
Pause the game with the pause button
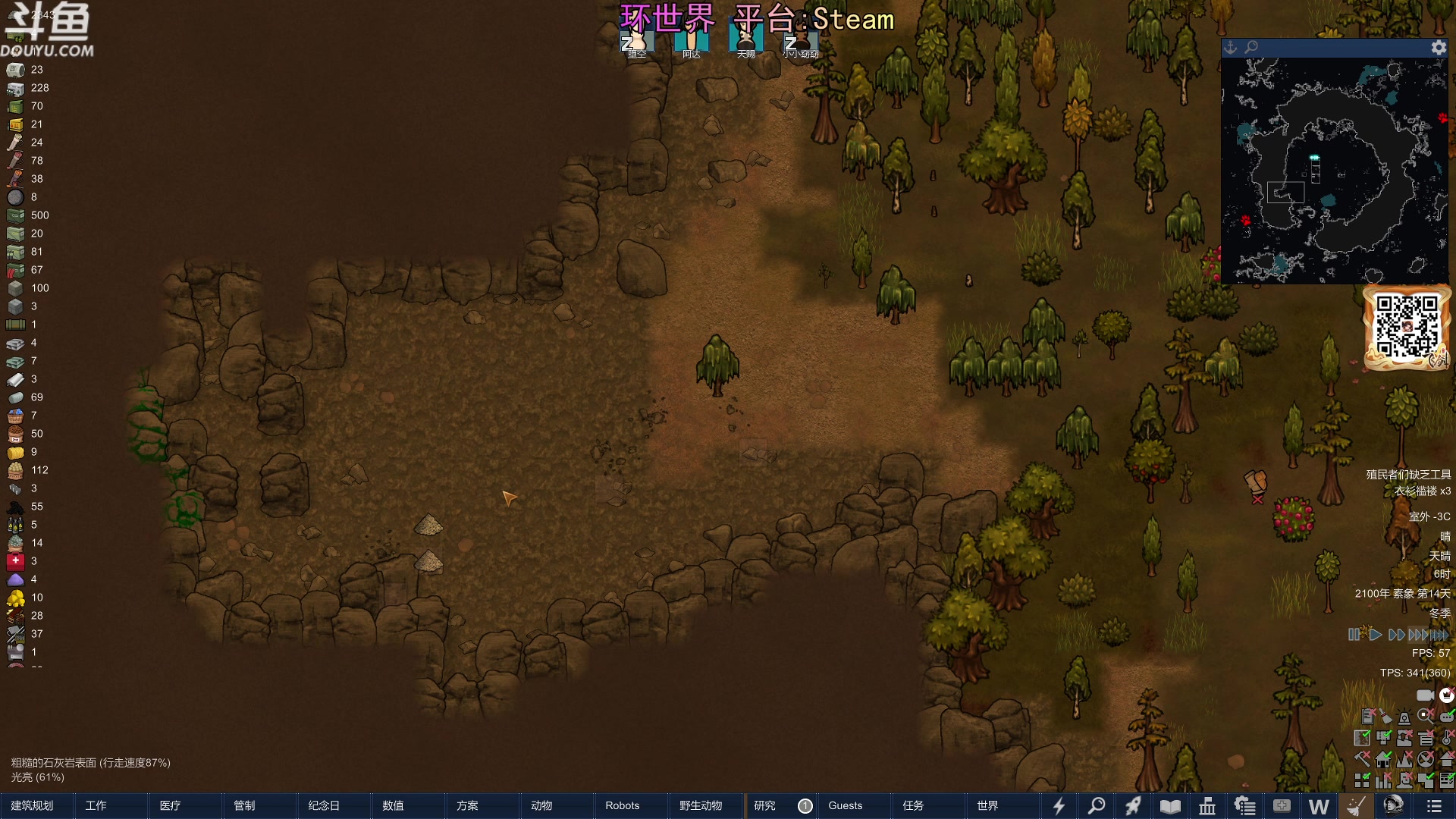pos(1354,635)
